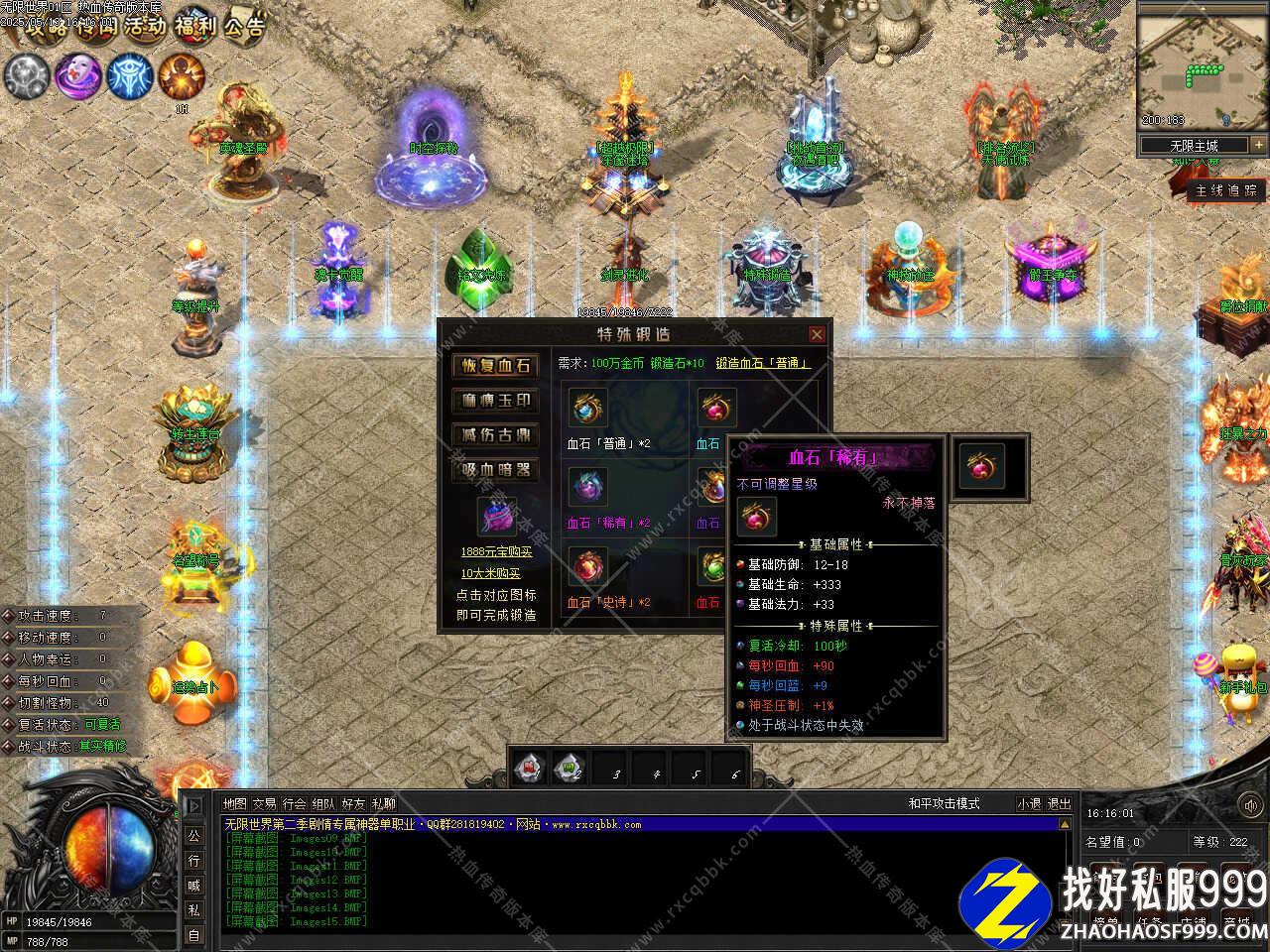Image resolution: width=1270 pixels, height=952 pixels.
Task: Activate the blue eye skill icon
Action: (x=129, y=76)
